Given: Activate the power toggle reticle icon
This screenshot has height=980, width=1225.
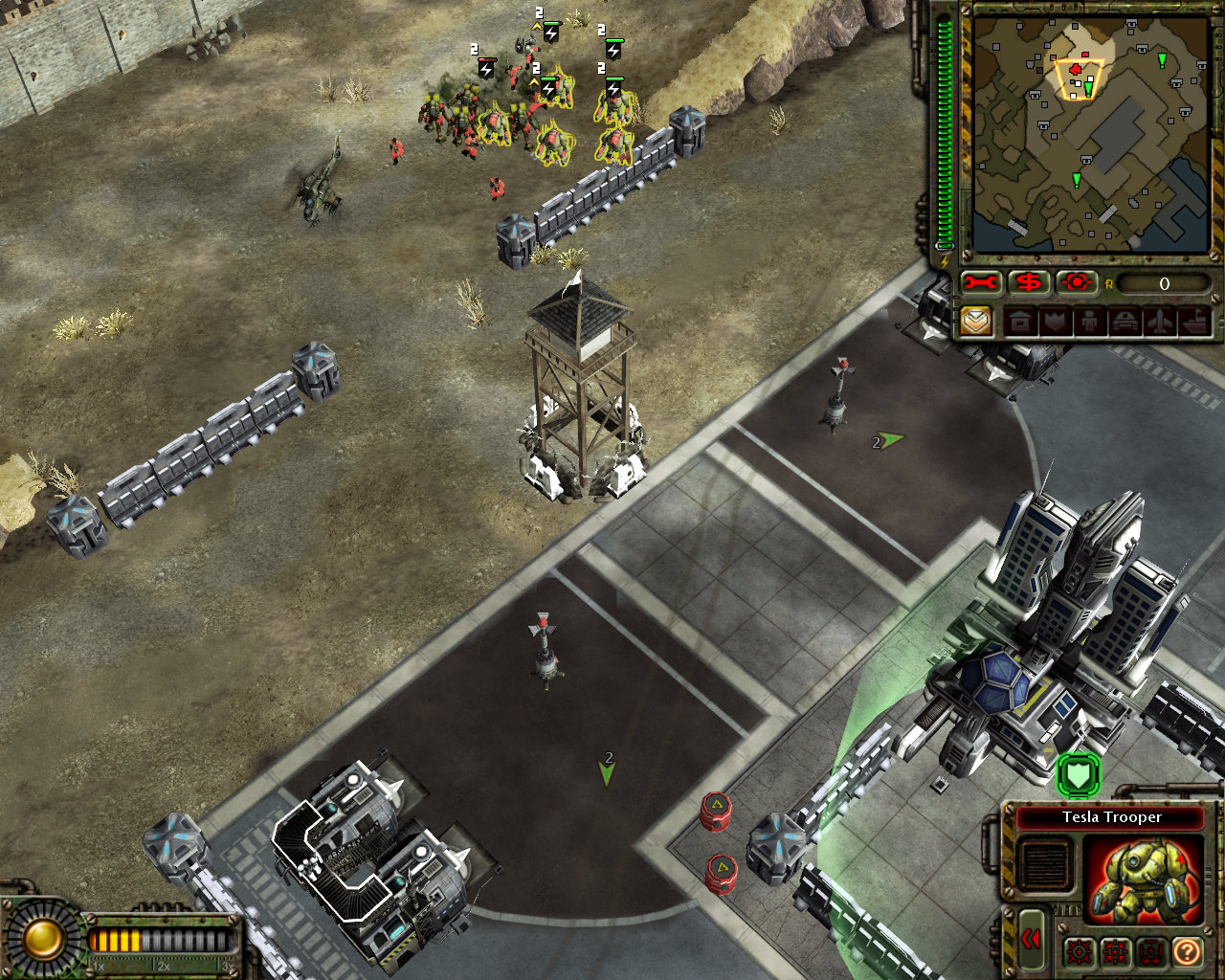Looking at the screenshot, I should click(1076, 282).
